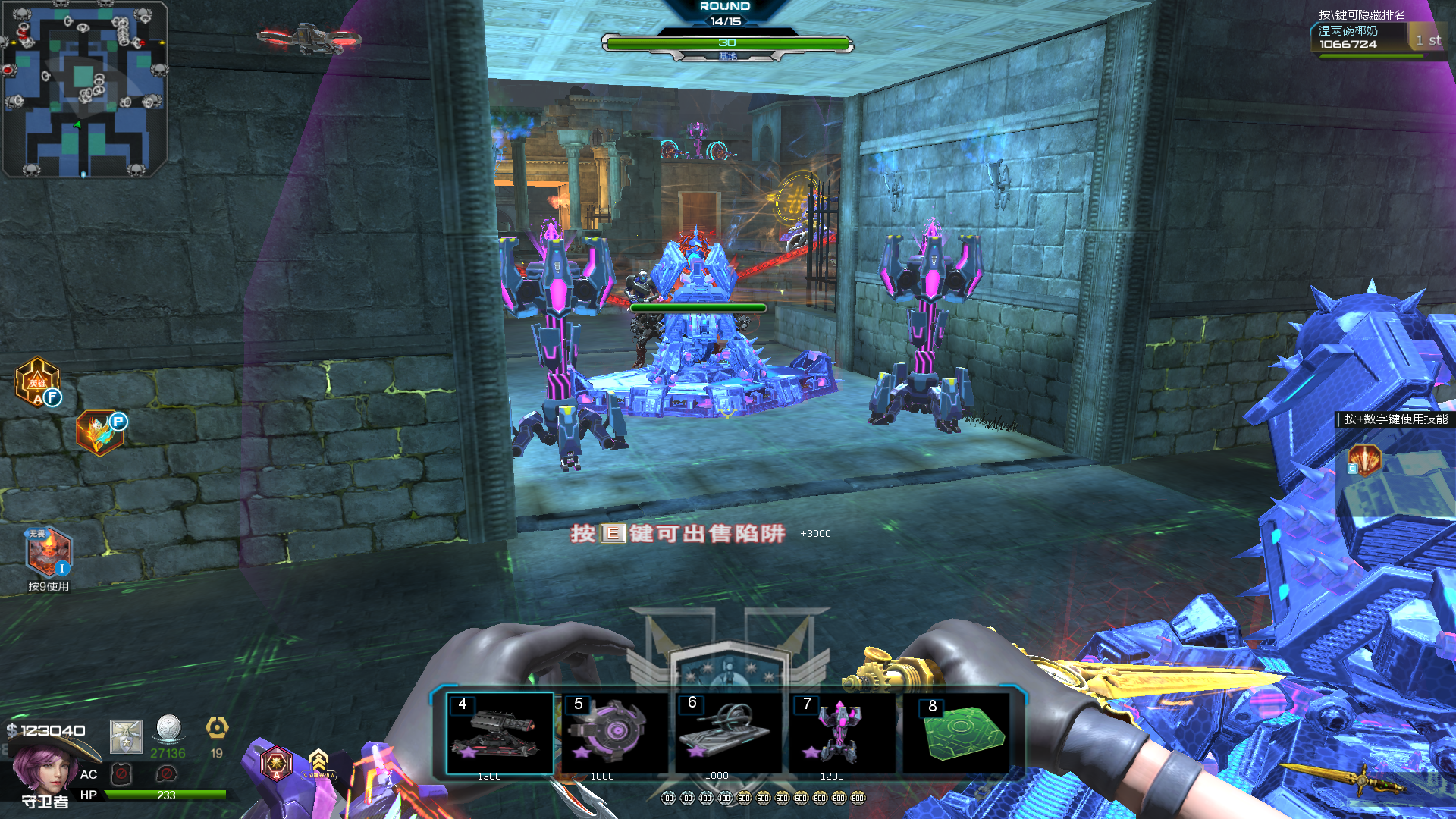This screenshot has width=1456, height=819.
Task: Select the cannon turret trap in slot 4
Action: tap(499, 733)
